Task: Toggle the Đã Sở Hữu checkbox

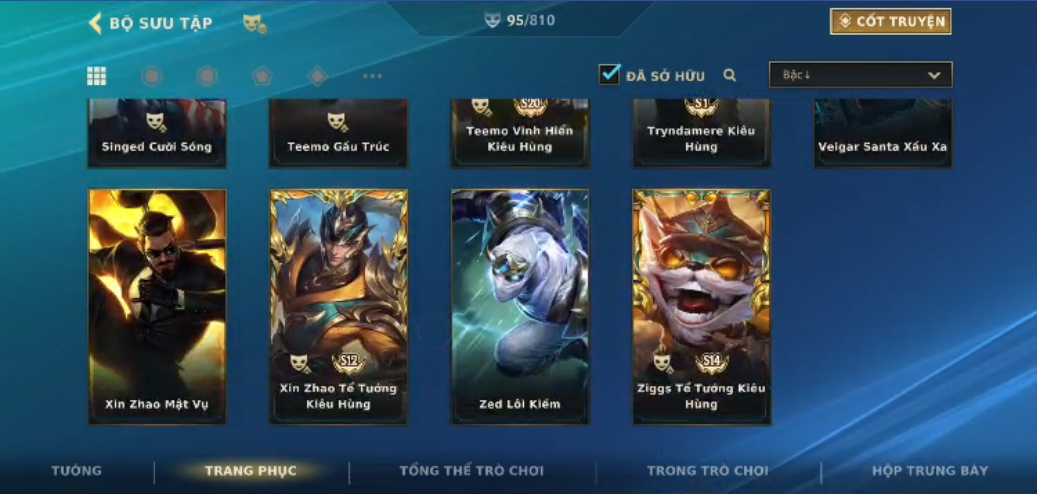Action: coord(609,75)
